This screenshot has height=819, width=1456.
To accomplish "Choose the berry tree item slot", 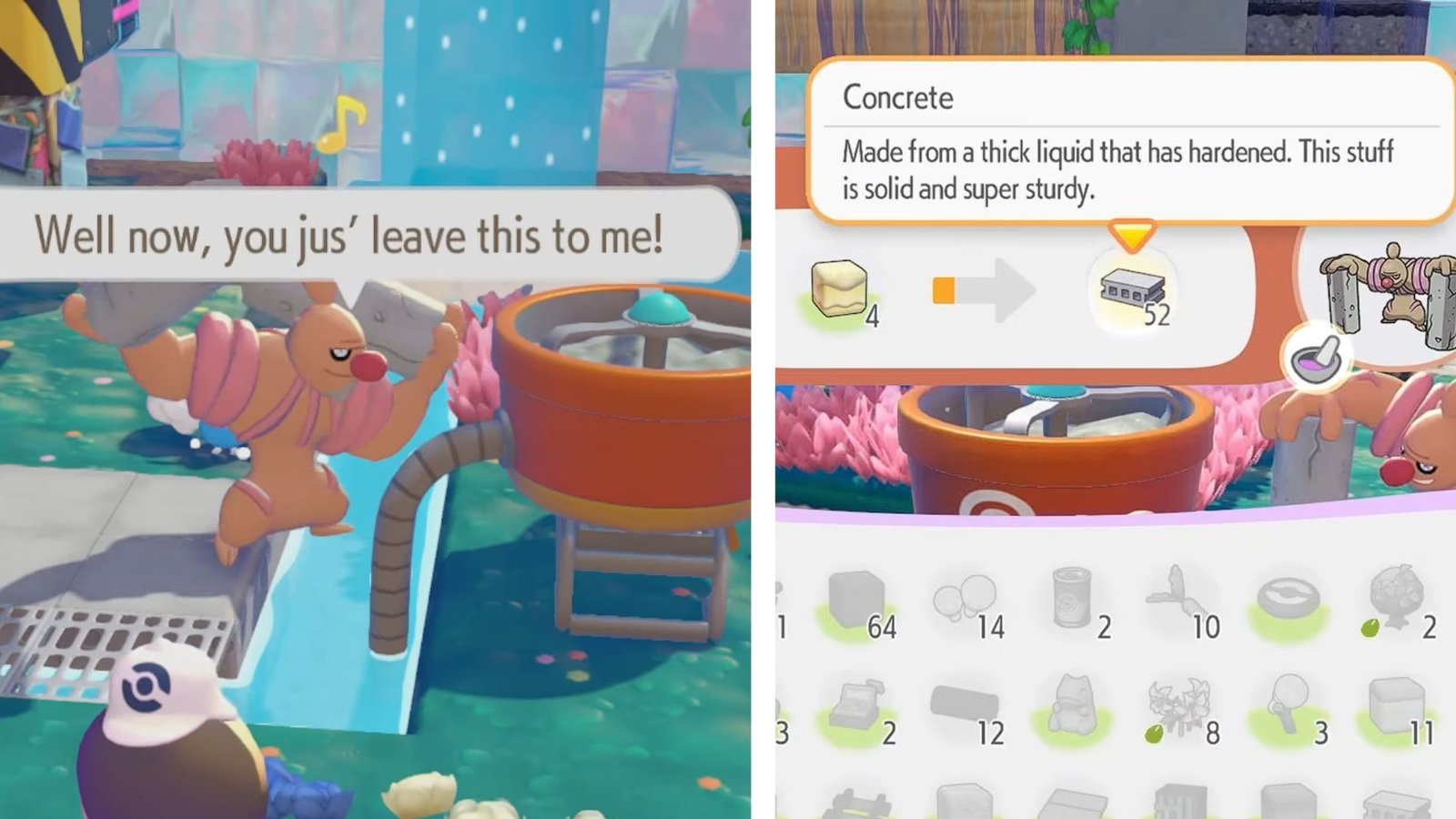I will pyautogui.click(x=1397, y=602).
